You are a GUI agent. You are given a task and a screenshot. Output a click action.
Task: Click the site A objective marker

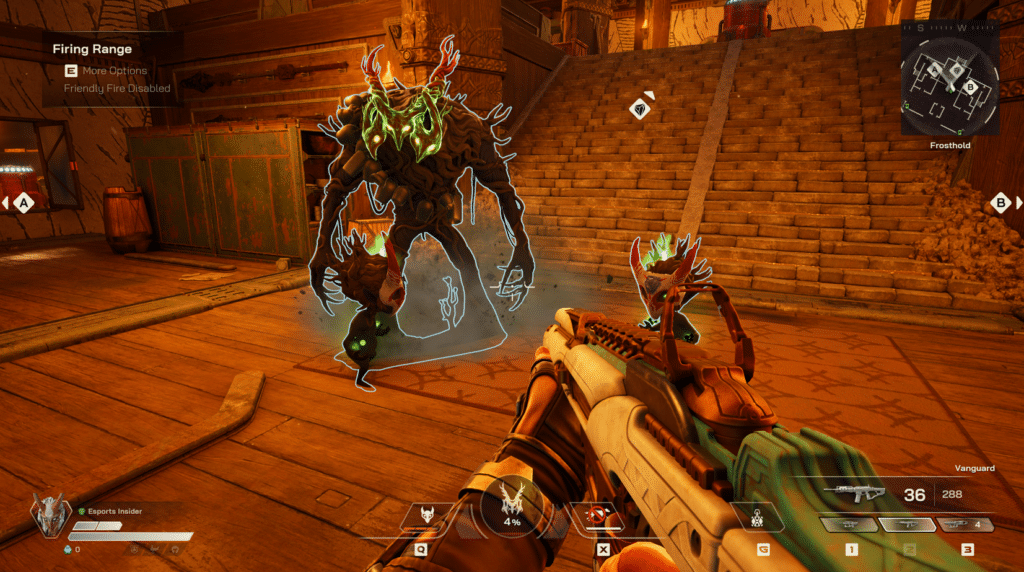tap(24, 203)
